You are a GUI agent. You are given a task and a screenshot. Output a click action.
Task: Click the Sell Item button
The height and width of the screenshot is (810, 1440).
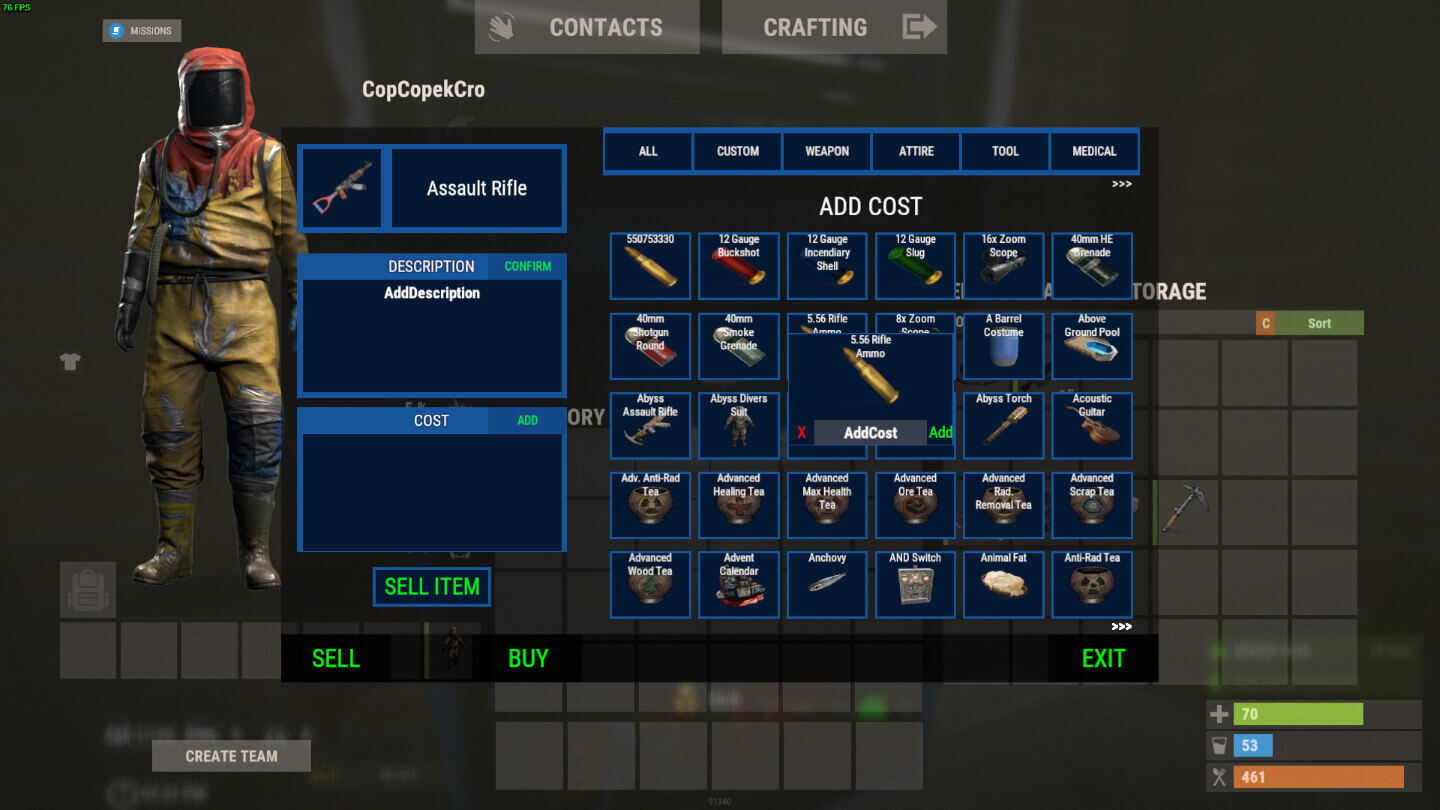pyautogui.click(x=432, y=587)
